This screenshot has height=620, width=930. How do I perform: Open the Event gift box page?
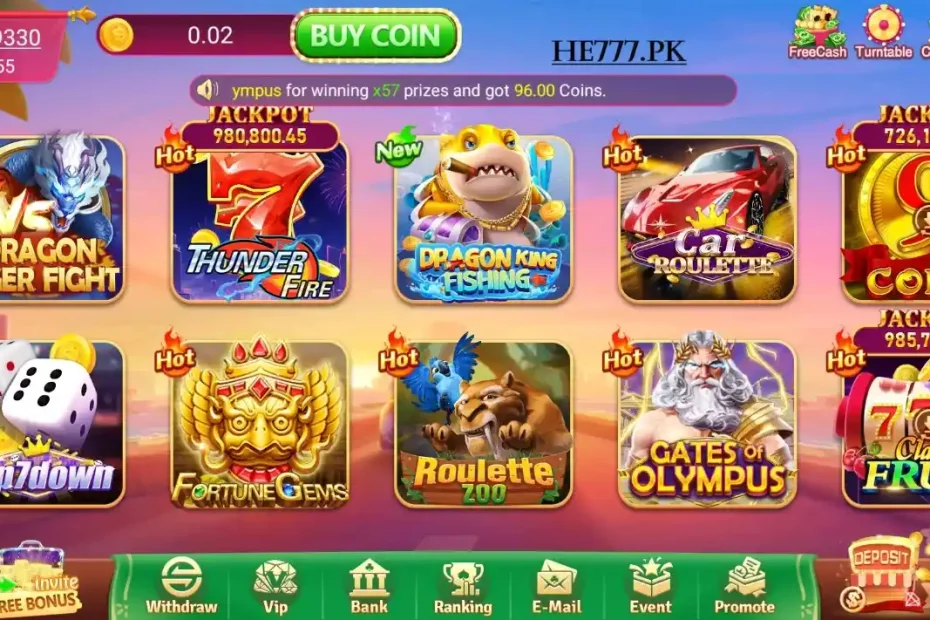click(x=650, y=586)
